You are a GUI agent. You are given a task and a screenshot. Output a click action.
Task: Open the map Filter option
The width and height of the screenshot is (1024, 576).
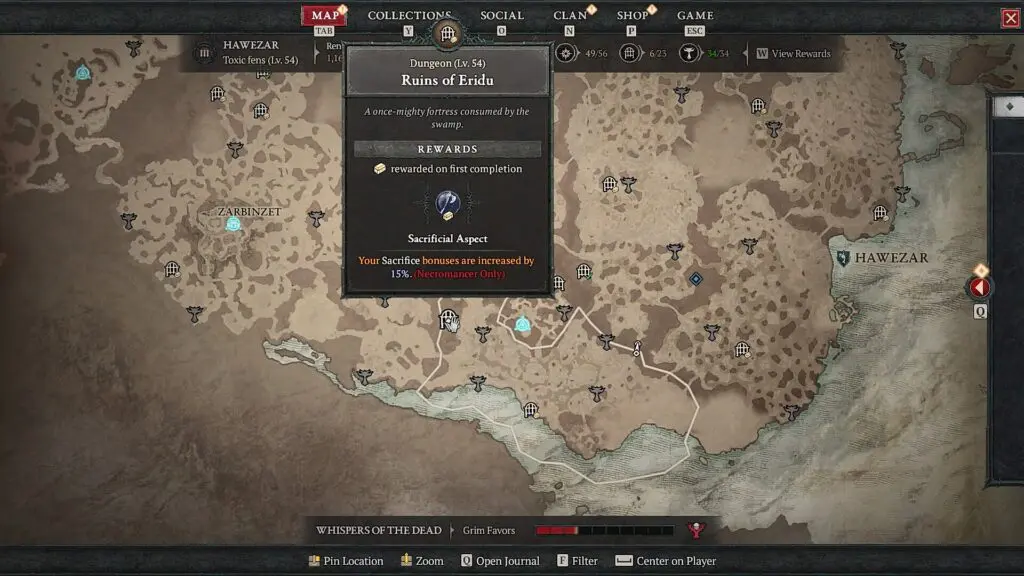(x=578, y=561)
